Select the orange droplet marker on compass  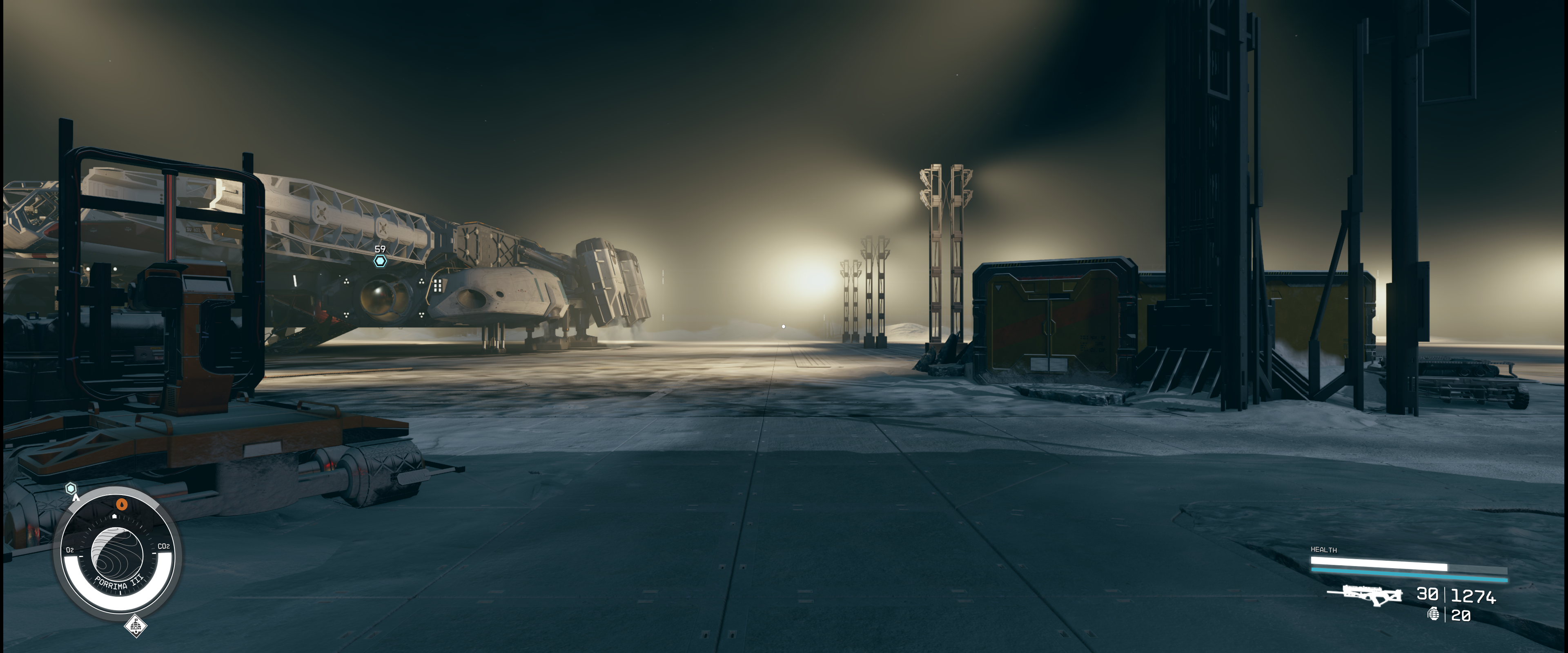click(x=122, y=504)
